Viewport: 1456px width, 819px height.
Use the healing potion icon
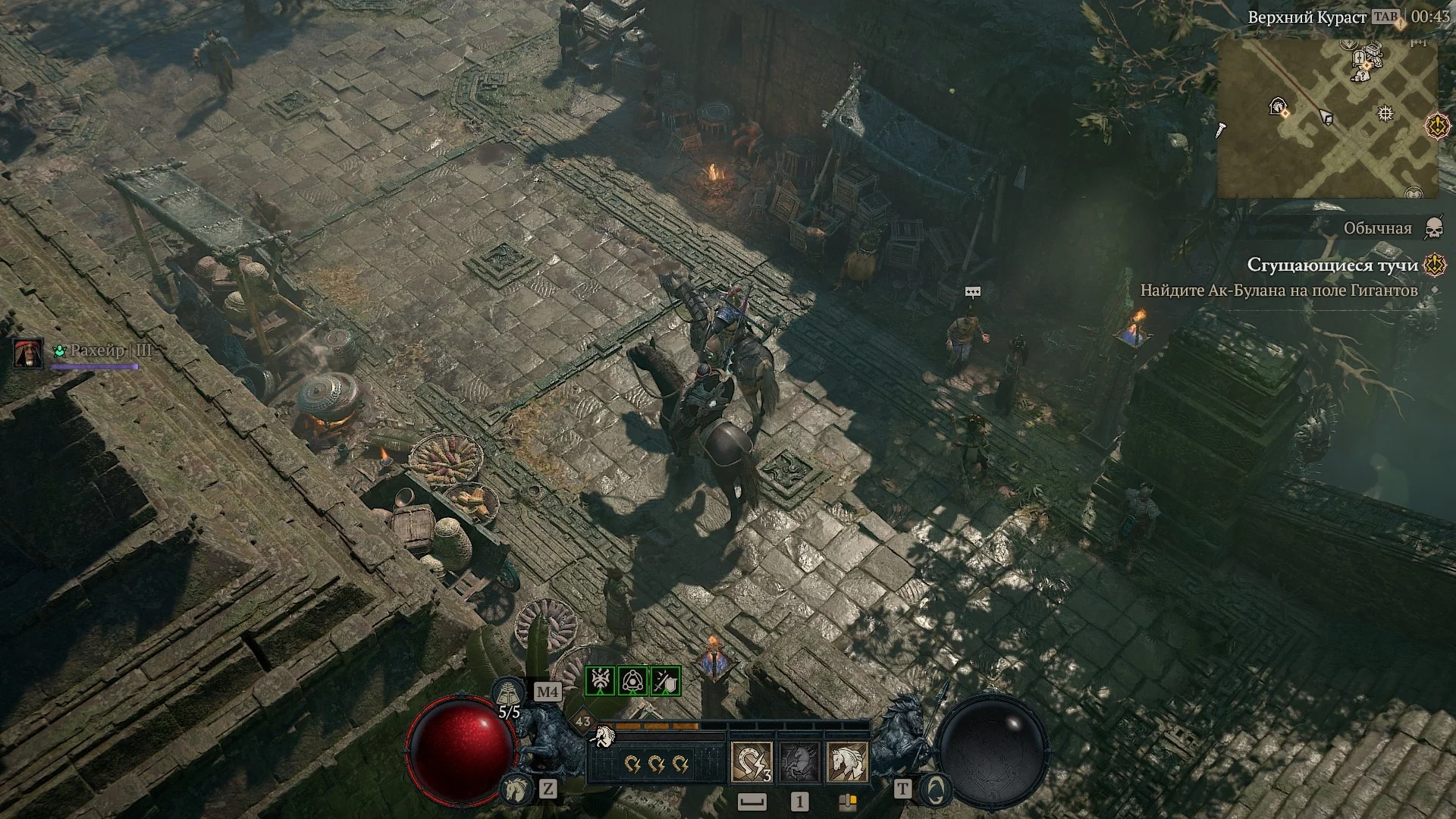click(507, 693)
